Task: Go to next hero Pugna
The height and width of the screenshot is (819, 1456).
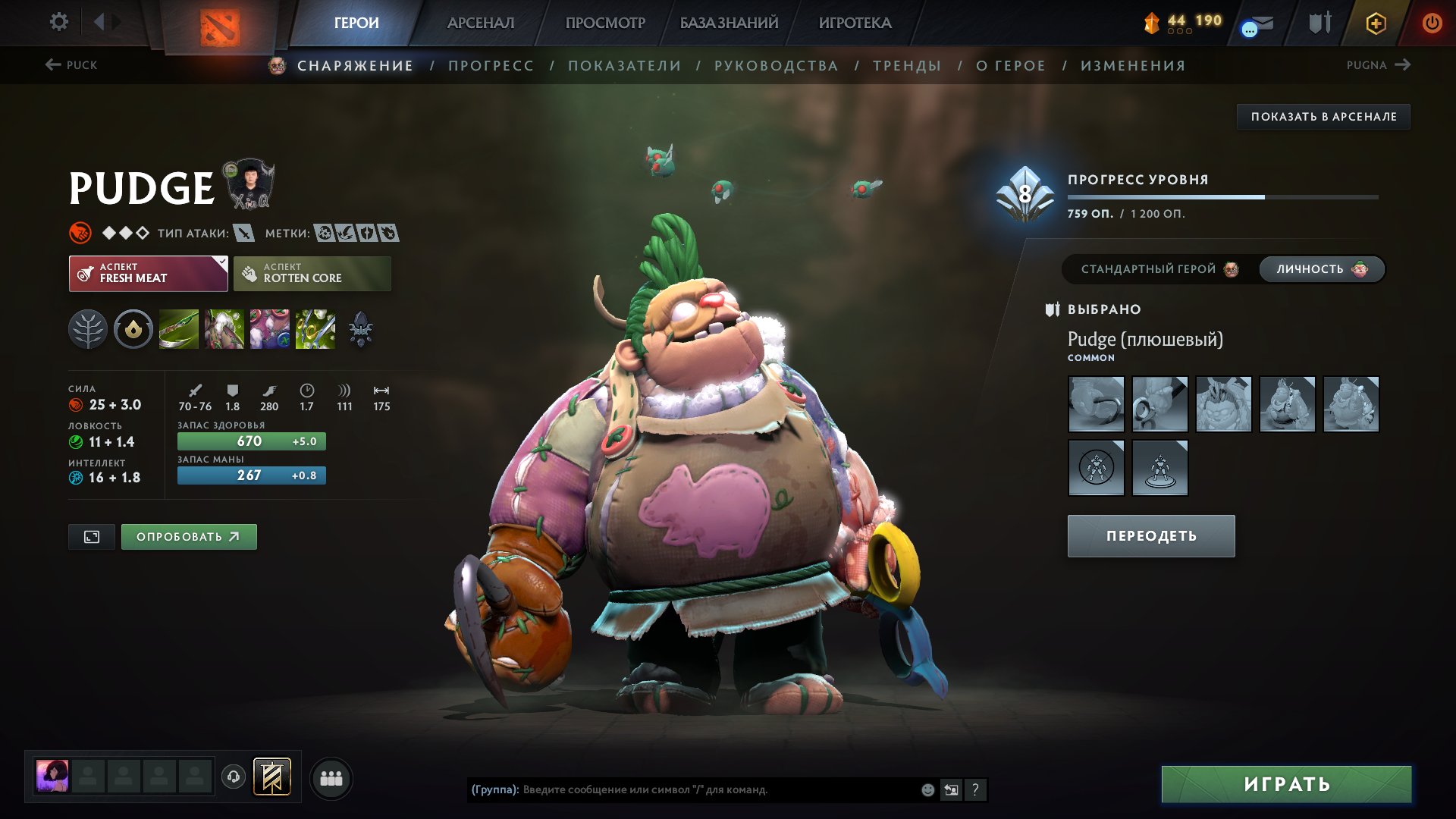Action: [1378, 65]
